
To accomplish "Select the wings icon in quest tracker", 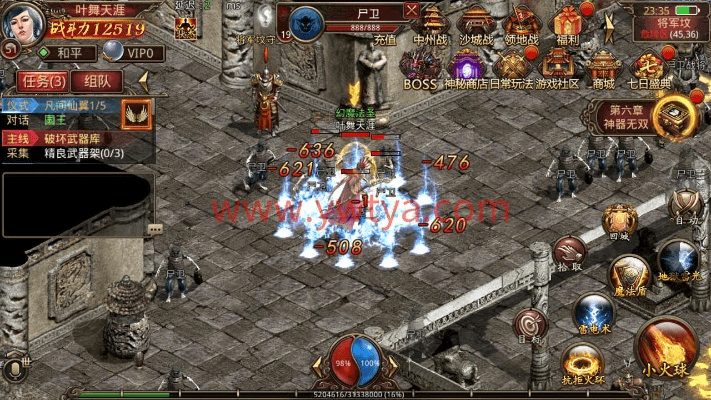I will coord(136,114).
